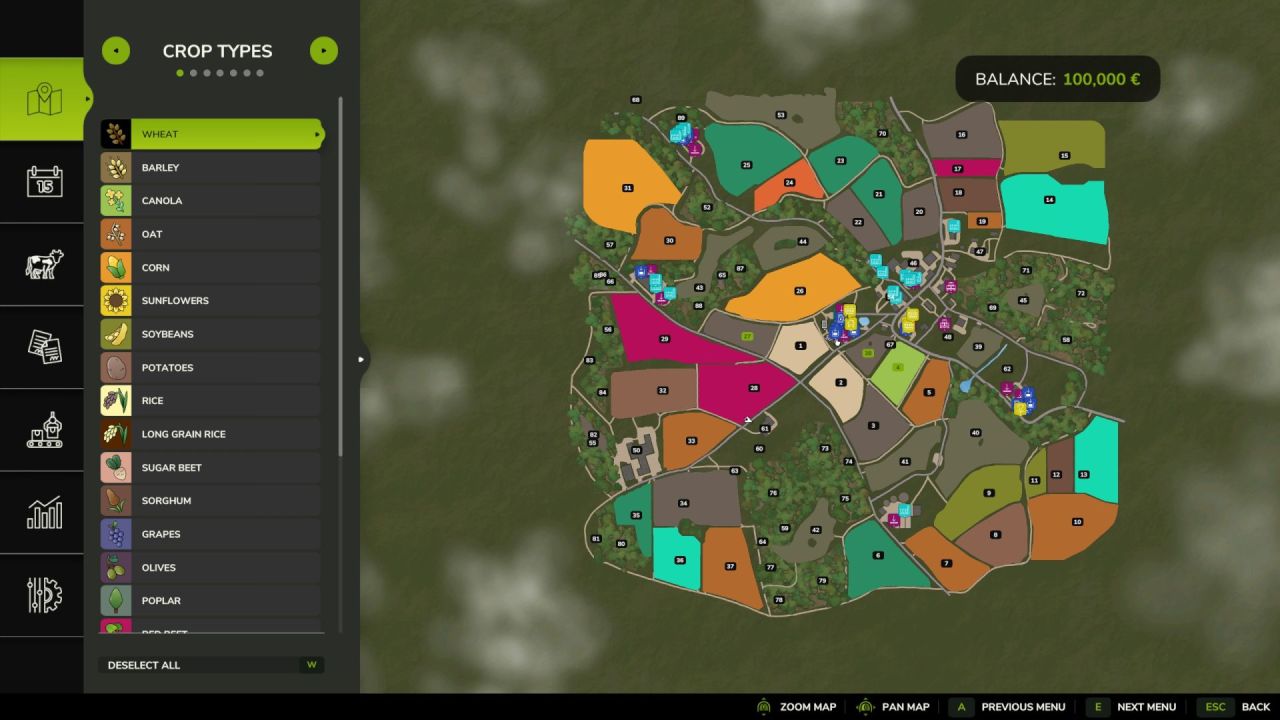Image resolution: width=1280 pixels, height=720 pixels.
Task: Open the animals overview
Action: 42,264
